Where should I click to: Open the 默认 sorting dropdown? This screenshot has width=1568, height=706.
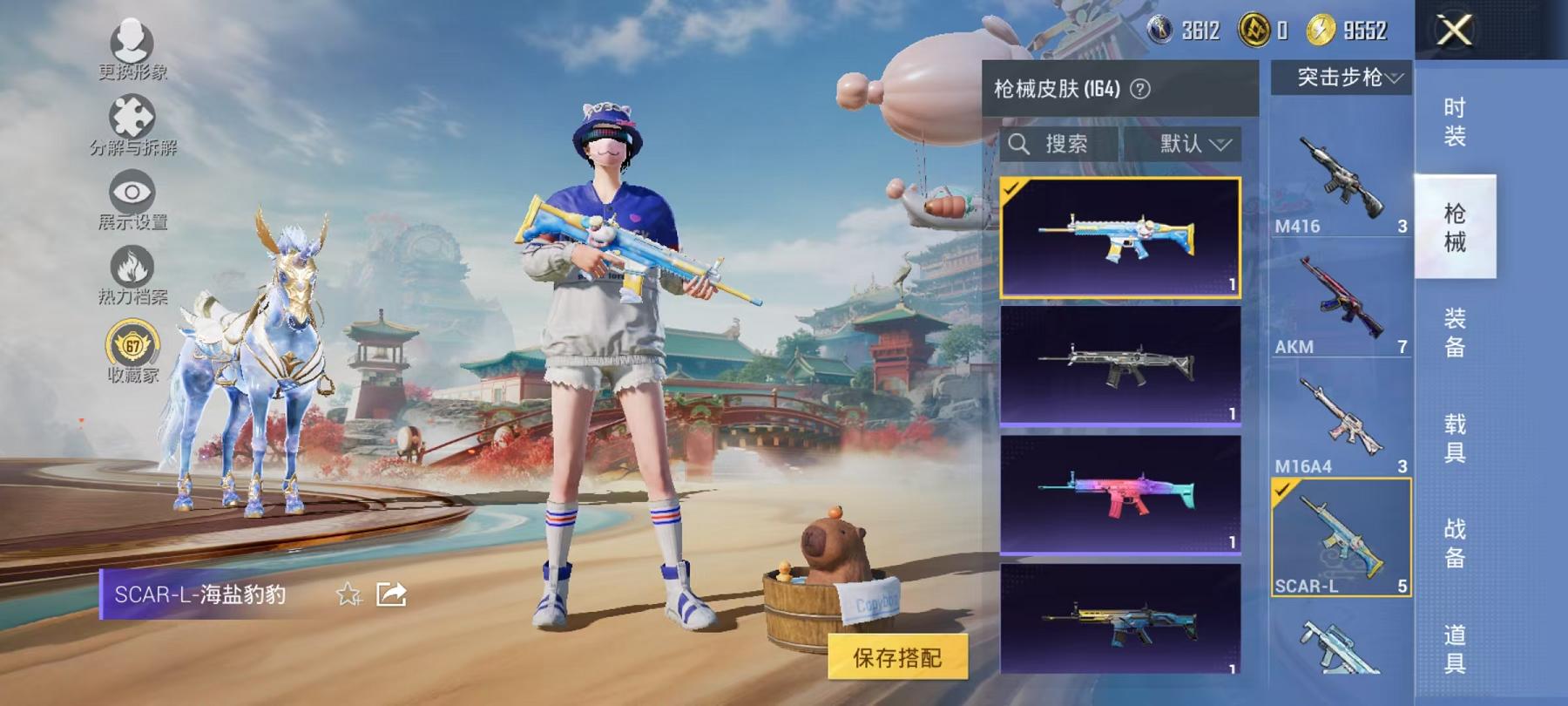point(1187,145)
